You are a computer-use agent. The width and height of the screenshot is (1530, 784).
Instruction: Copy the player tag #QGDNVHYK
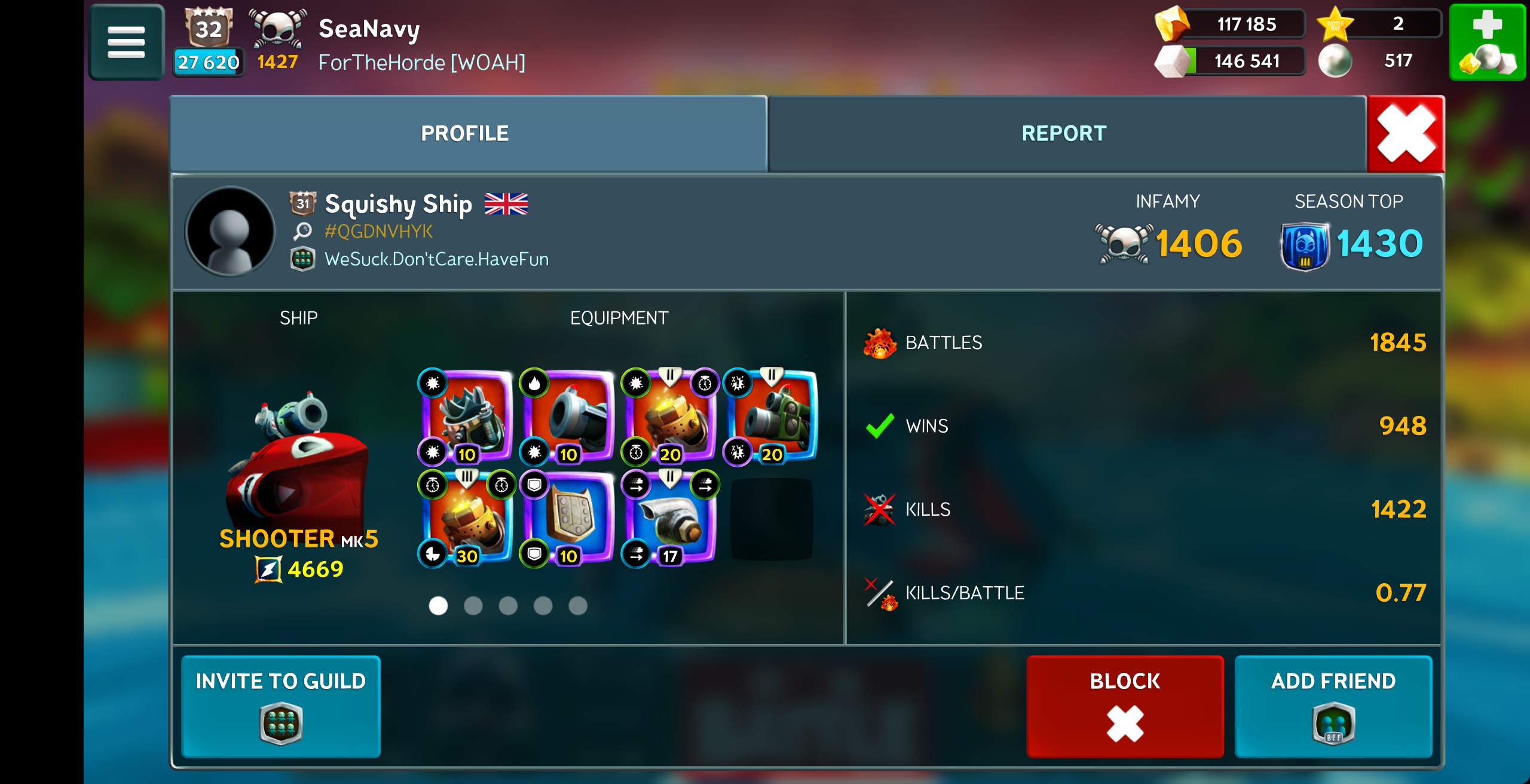(378, 231)
